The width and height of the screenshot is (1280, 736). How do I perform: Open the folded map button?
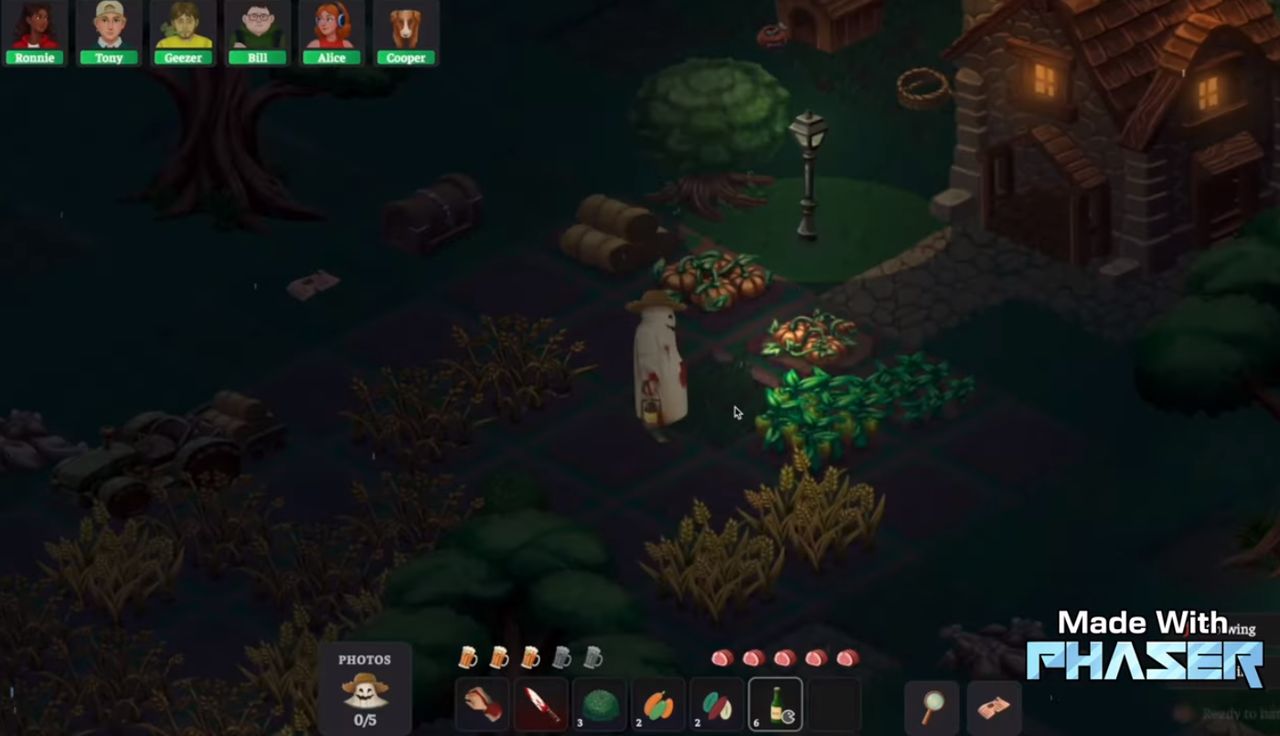click(x=994, y=707)
